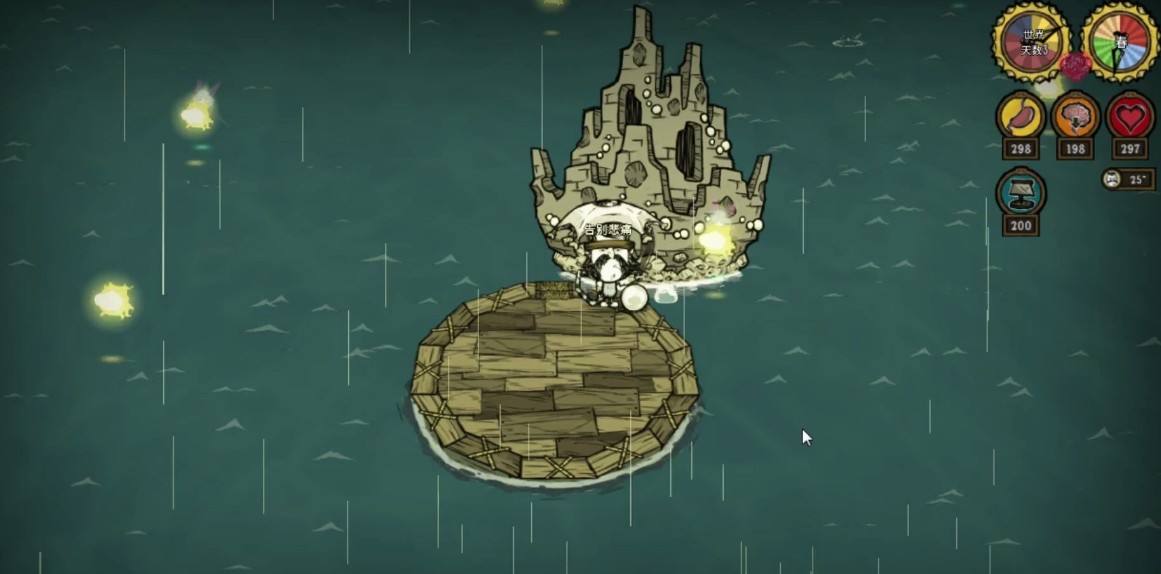Select the stomach hunger badge
This screenshot has height=574, width=1161.
[1021, 117]
